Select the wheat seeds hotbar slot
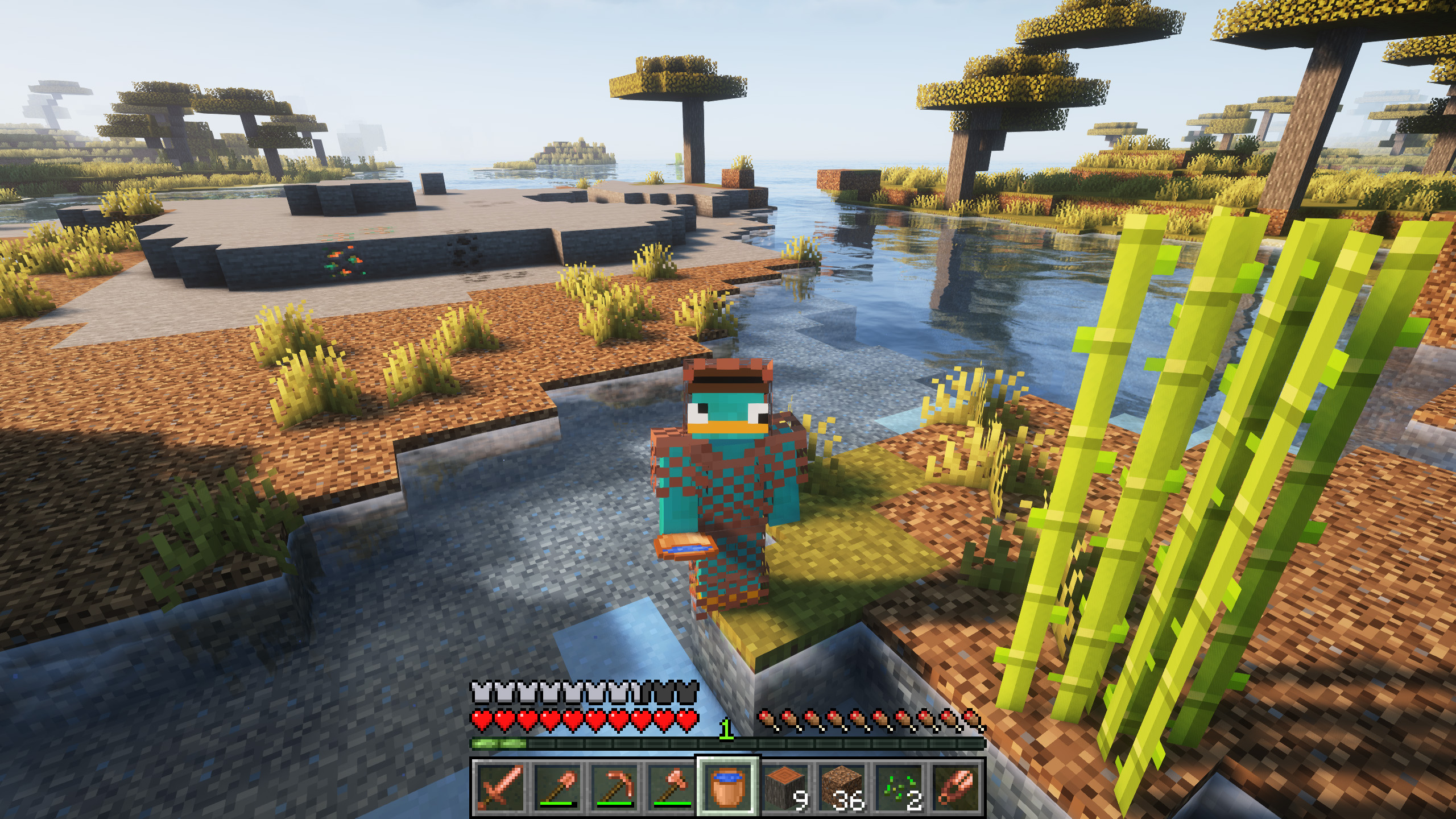Image resolution: width=1456 pixels, height=819 pixels. 899,785
